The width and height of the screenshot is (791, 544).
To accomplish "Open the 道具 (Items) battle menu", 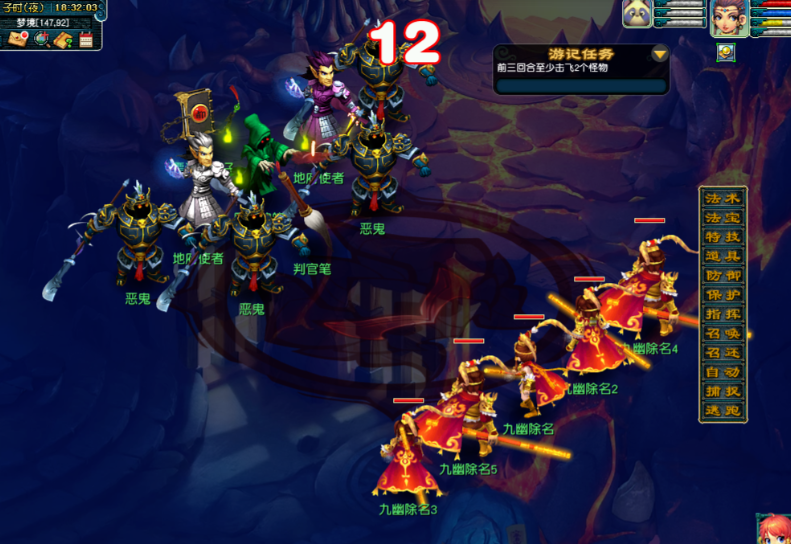I will pos(722,256).
